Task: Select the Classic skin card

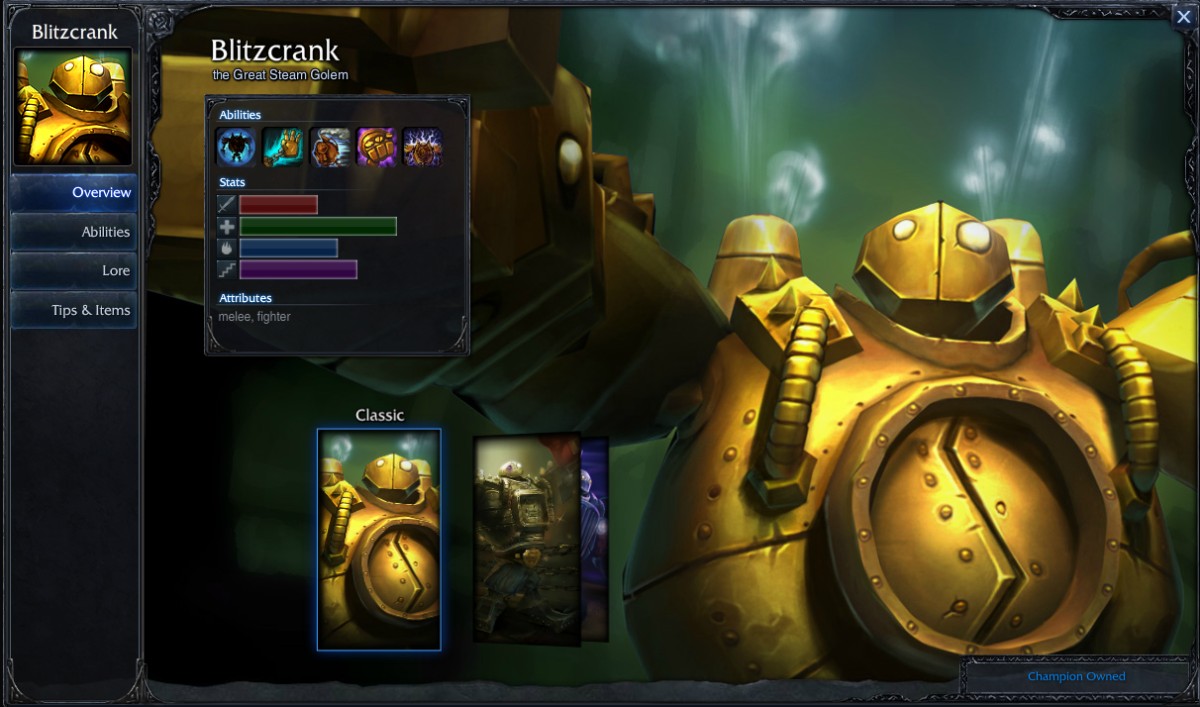Action: pos(379,540)
